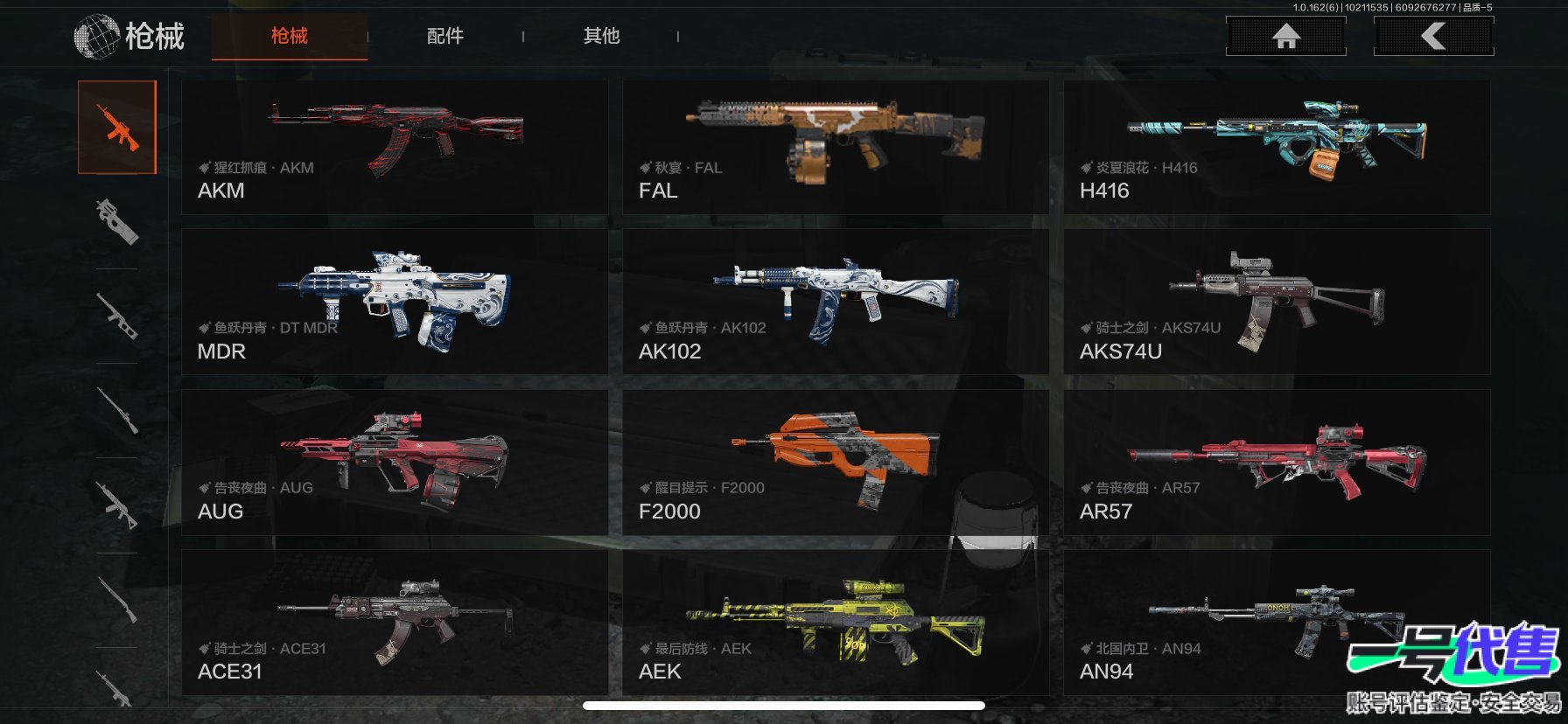Select the AUG weapon card

click(x=395, y=463)
